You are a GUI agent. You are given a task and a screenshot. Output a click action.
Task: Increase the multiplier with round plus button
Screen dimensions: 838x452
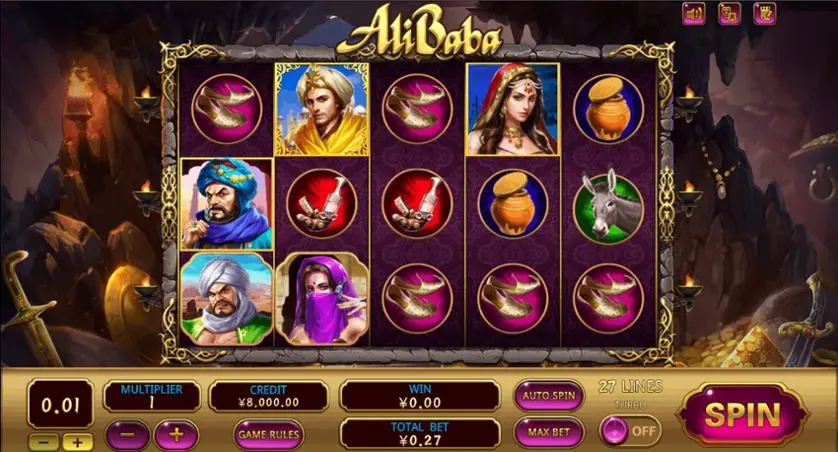[176, 435]
